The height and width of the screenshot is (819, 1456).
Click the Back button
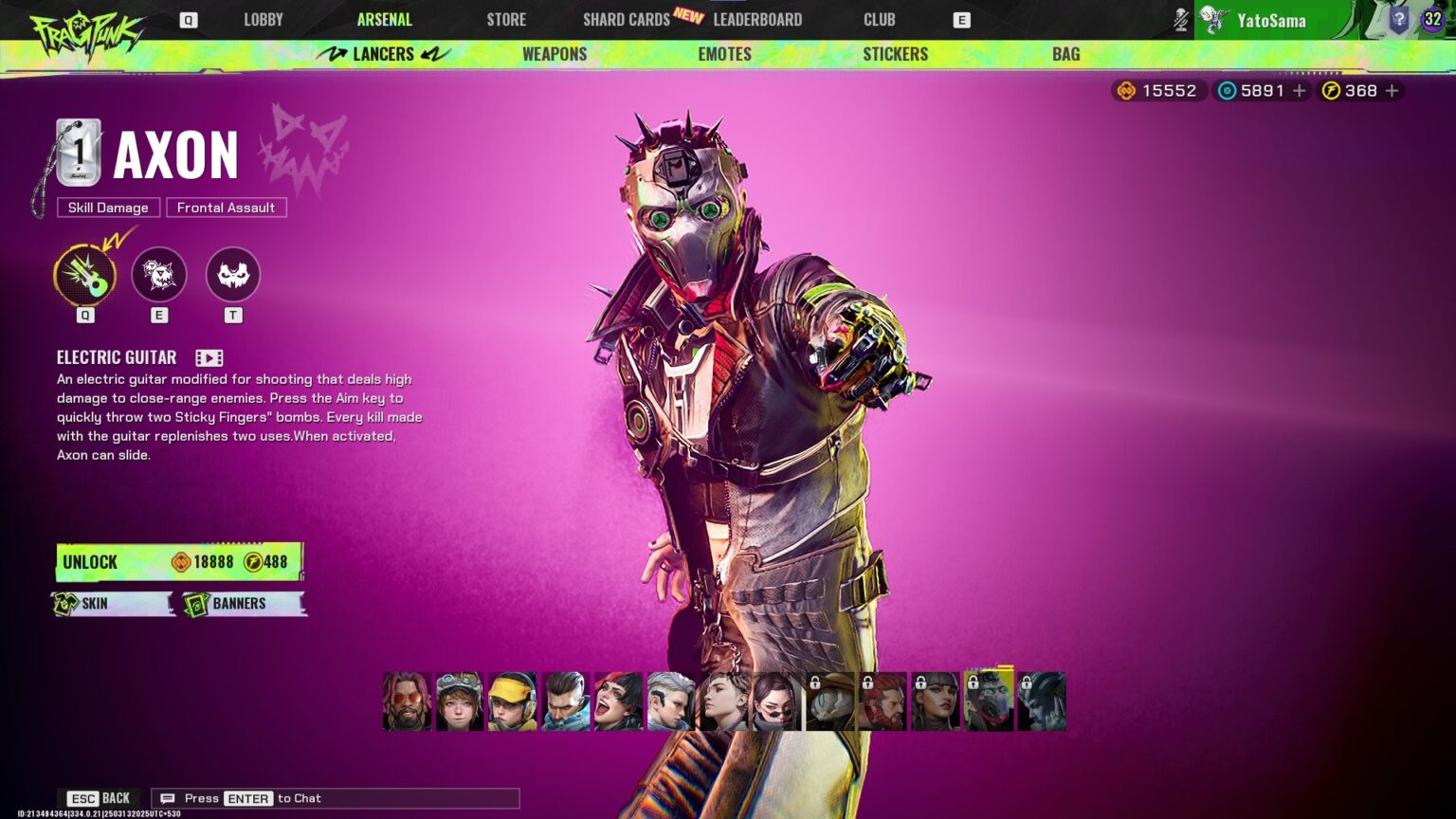point(100,798)
